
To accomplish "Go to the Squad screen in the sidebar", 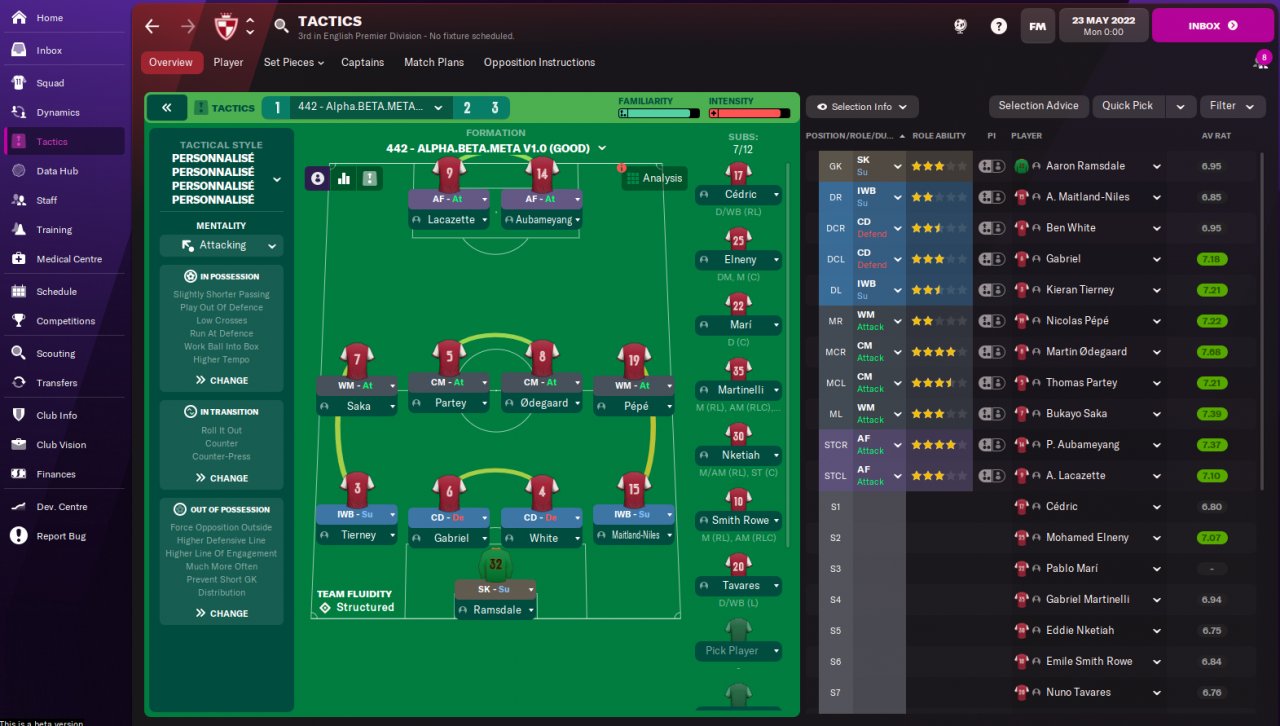I will tap(50, 83).
